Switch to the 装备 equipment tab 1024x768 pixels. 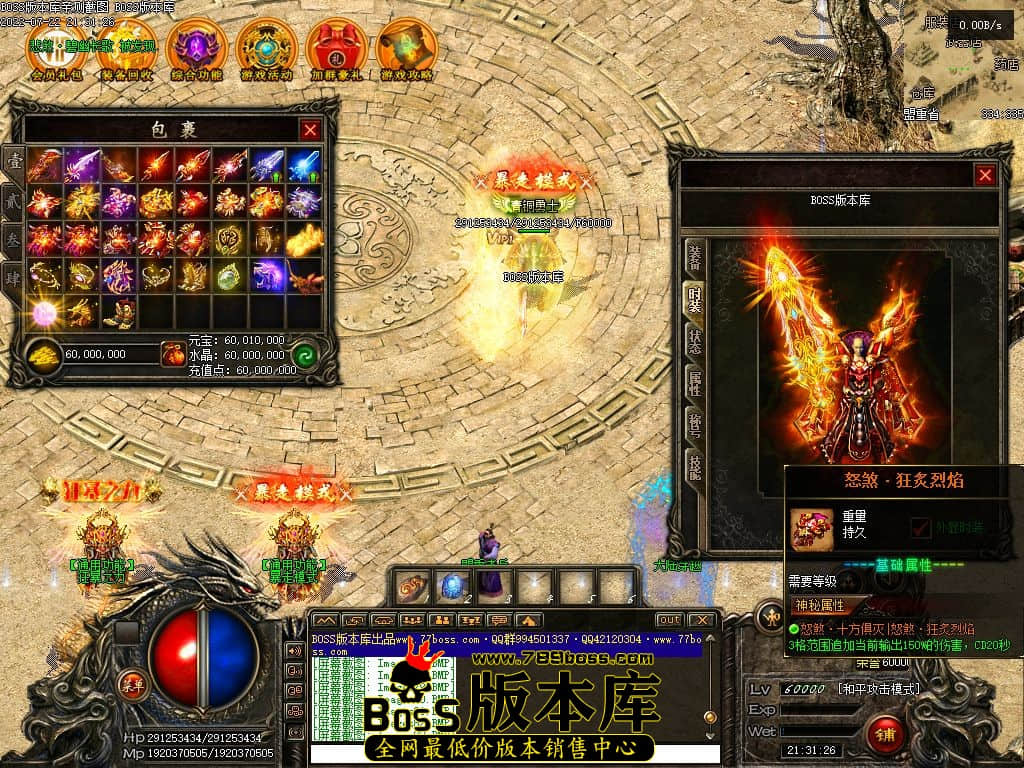coord(694,258)
